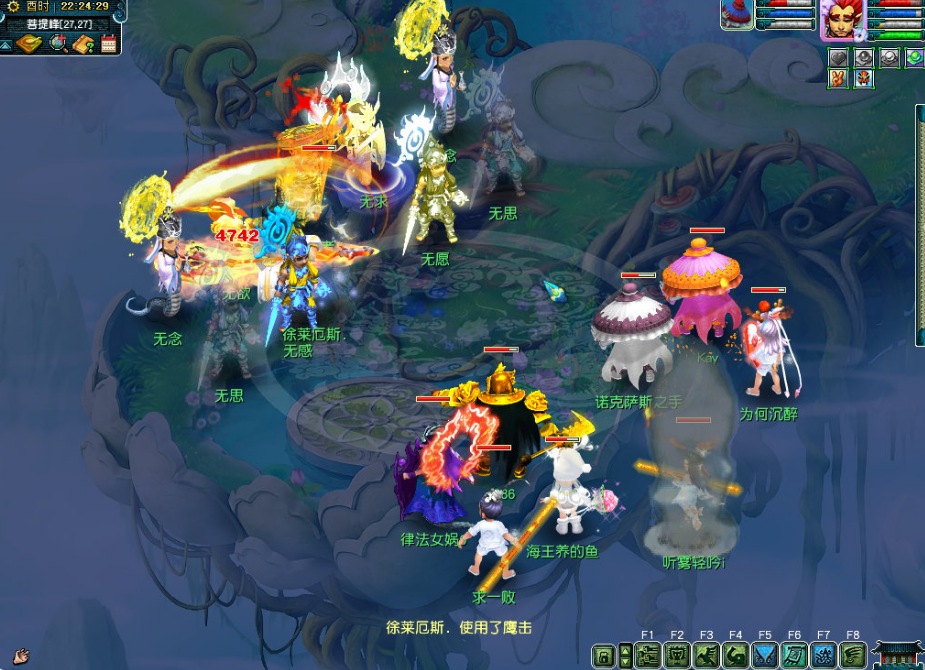Activate the F5 blue wings skill
The width and height of the screenshot is (925, 670).
point(765,656)
